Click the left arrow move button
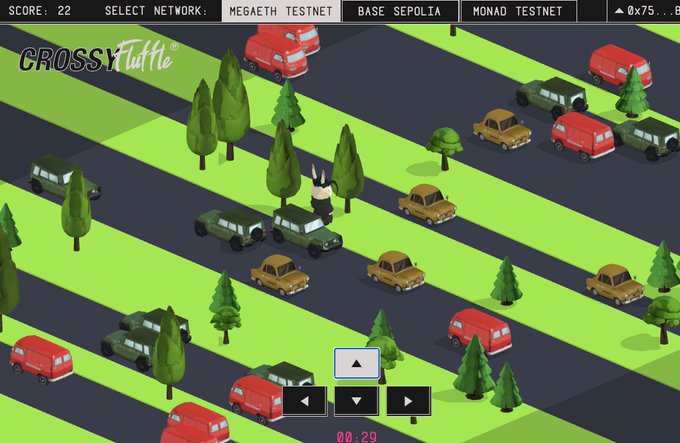This screenshot has height=443, width=680. click(305, 401)
